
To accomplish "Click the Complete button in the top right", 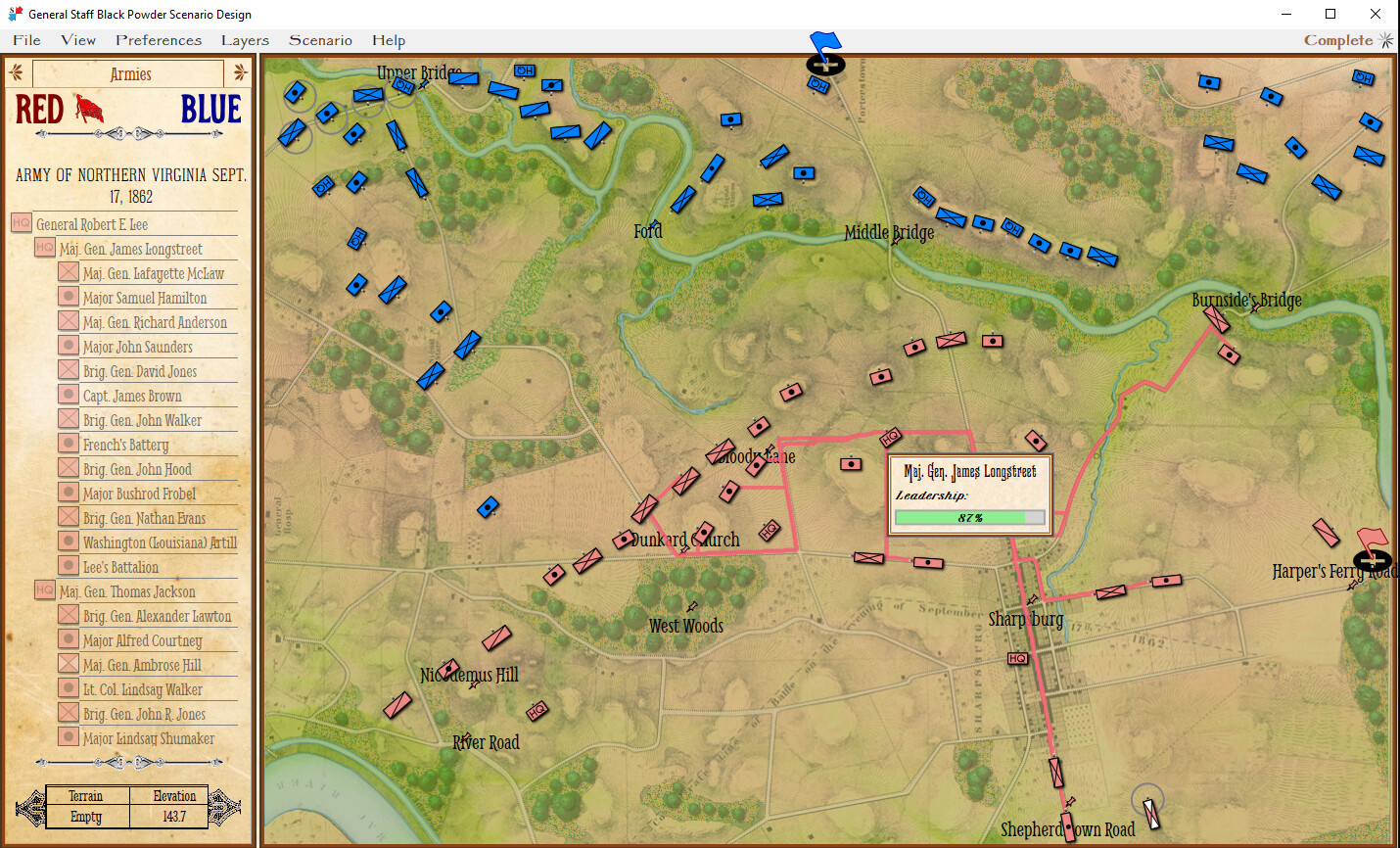I will [1337, 40].
